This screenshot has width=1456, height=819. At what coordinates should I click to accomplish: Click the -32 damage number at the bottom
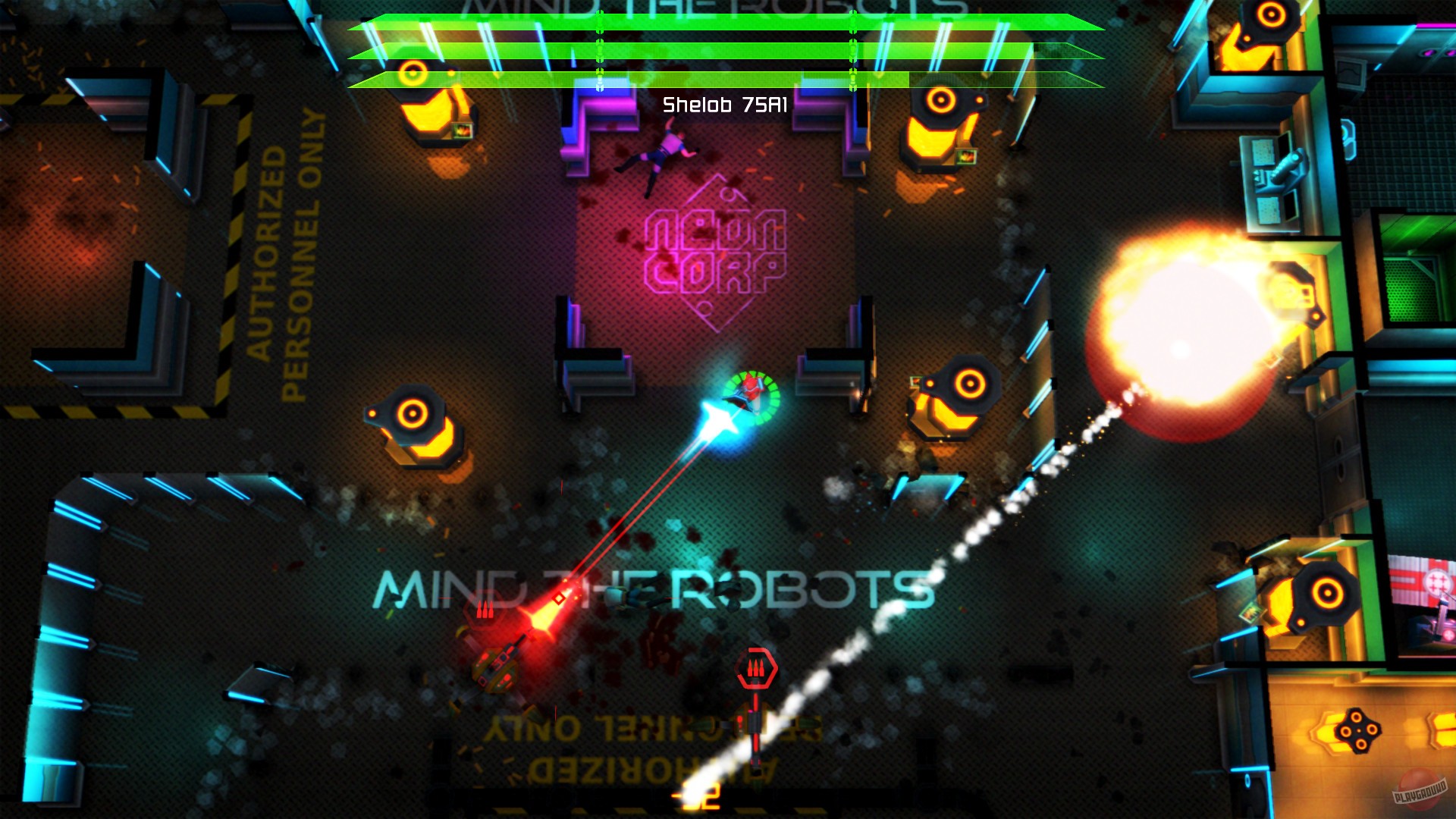point(692,798)
